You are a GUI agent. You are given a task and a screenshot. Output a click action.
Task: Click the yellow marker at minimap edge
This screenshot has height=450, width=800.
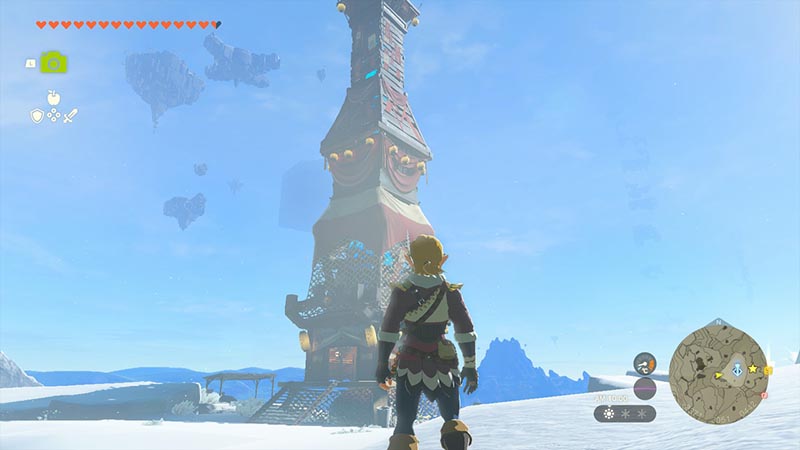click(x=768, y=372)
